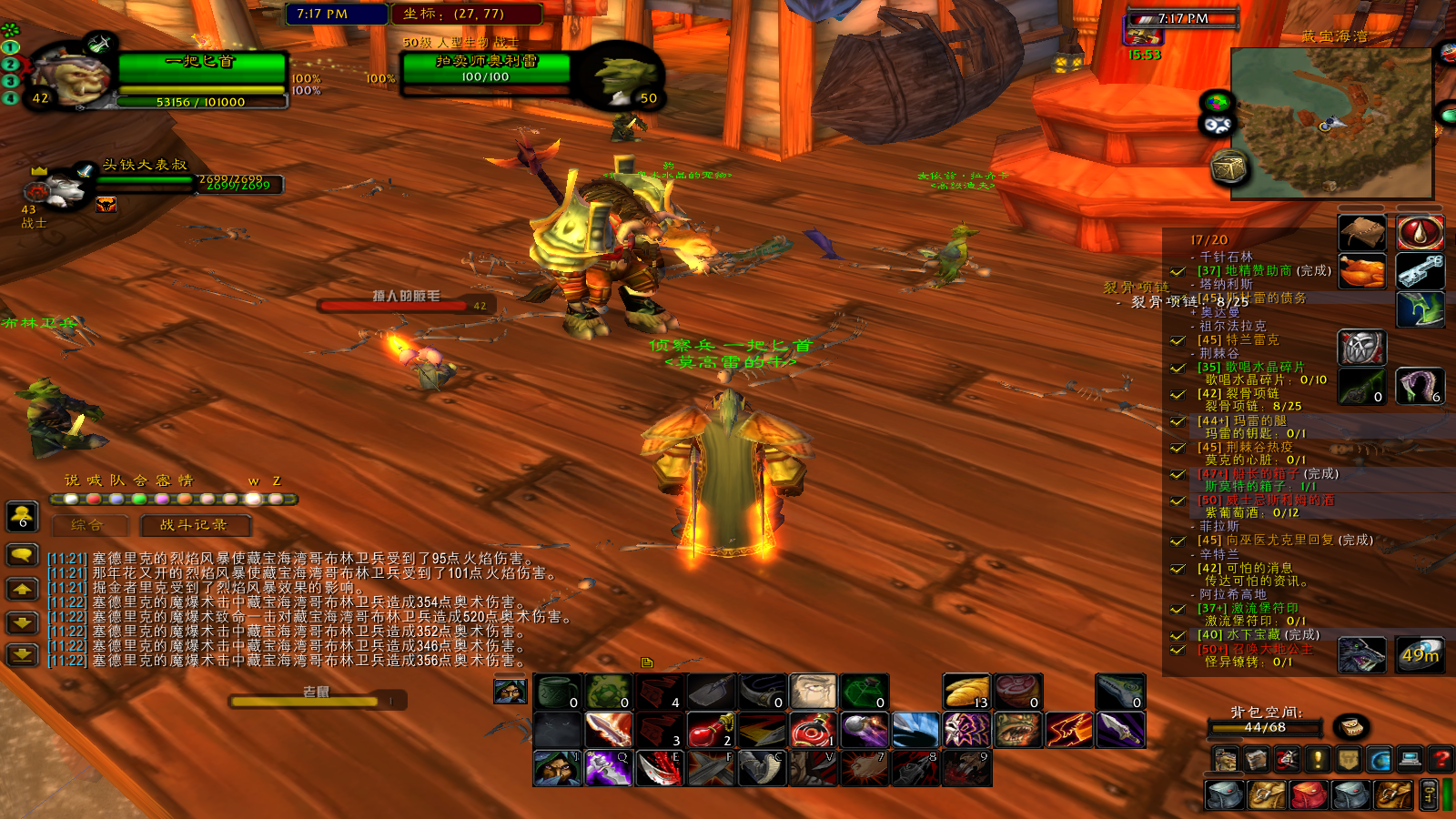The height and width of the screenshot is (819, 1456).
Task: Use the red healing potion with 2 charges
Action: 711,730
